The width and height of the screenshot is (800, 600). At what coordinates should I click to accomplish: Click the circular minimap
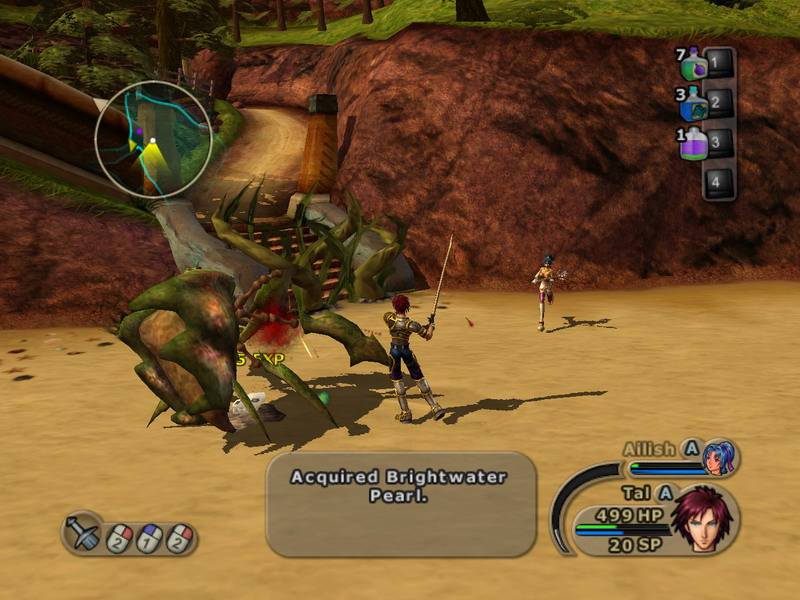153,138
